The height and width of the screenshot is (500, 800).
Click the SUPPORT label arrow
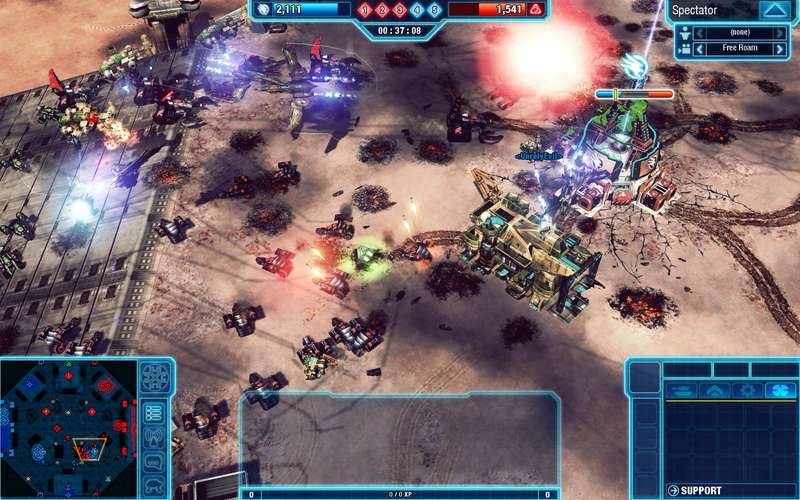[x=672, y=490]
